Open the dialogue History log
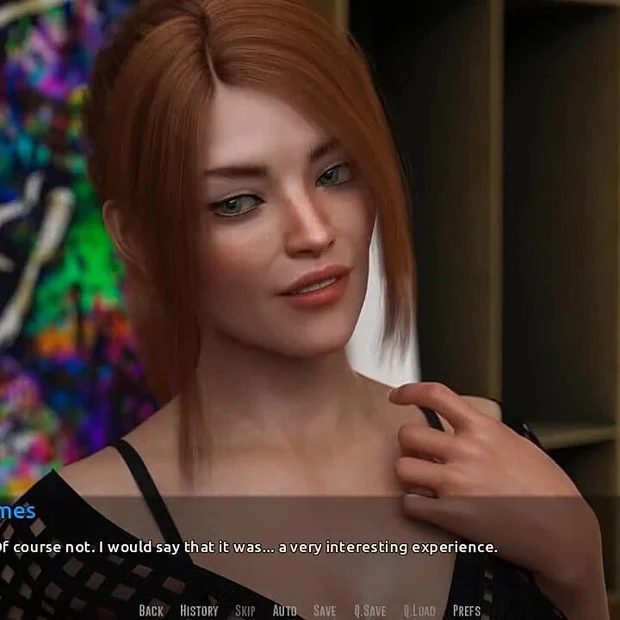The image size is (620, 620). click(x=199, y=610)
